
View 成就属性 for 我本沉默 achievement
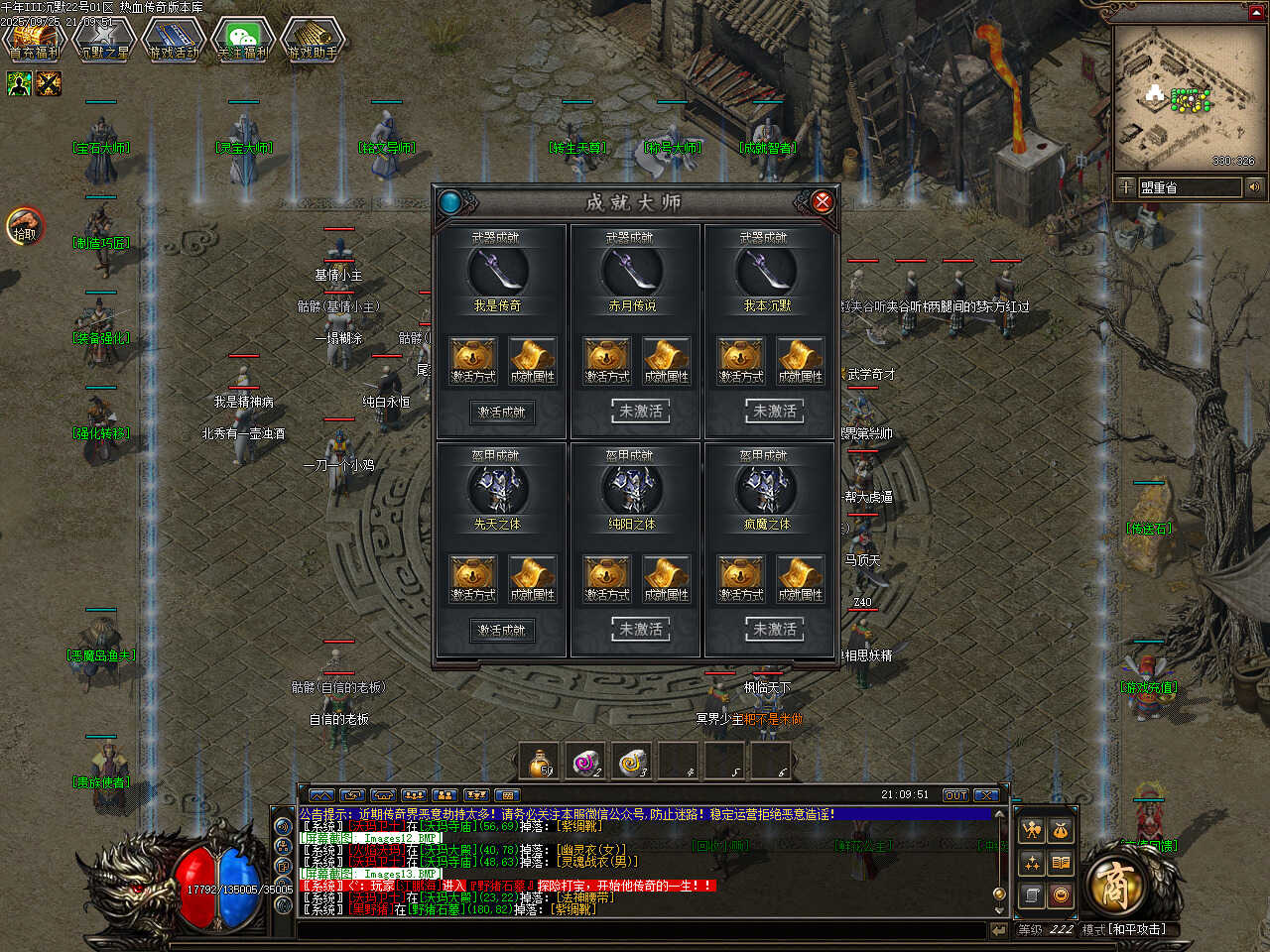pyautogui.click(x=800, y=360)
